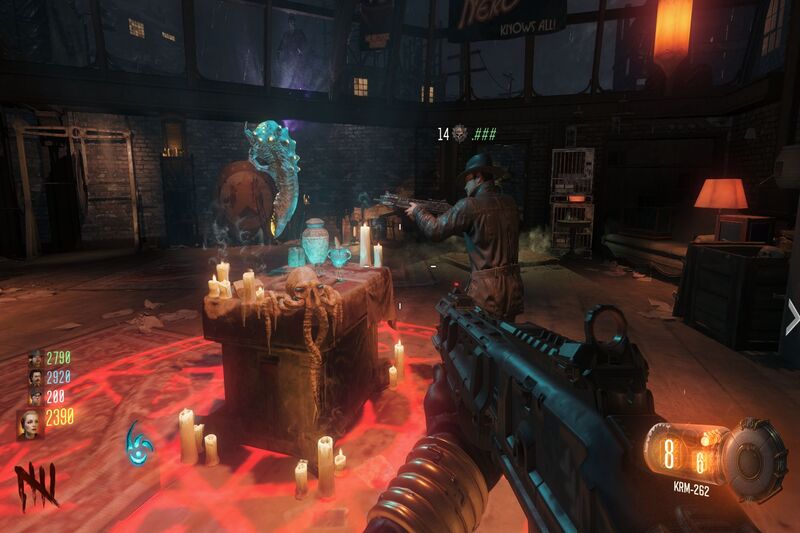The width and height of the screenshot is (800, 533).
Task: Go to the next image with the right arrow
Action: (x=791, y=320)
